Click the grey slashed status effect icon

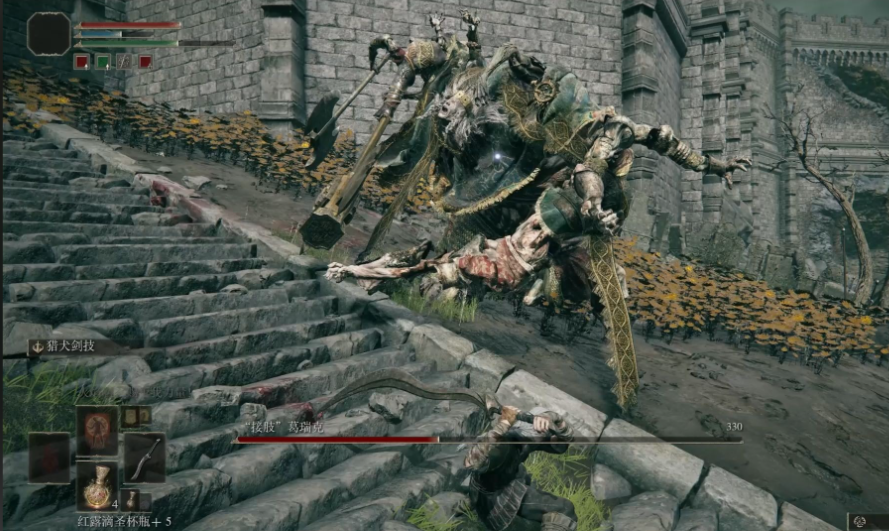pyautogui.click(x=124, y=62)
